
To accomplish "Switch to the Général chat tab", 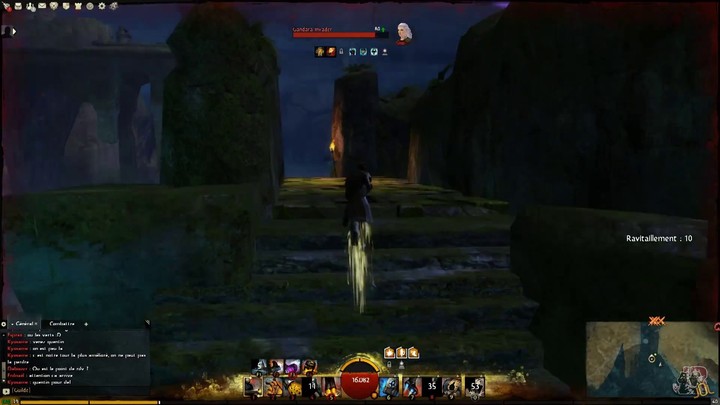I will pos(23,324).
